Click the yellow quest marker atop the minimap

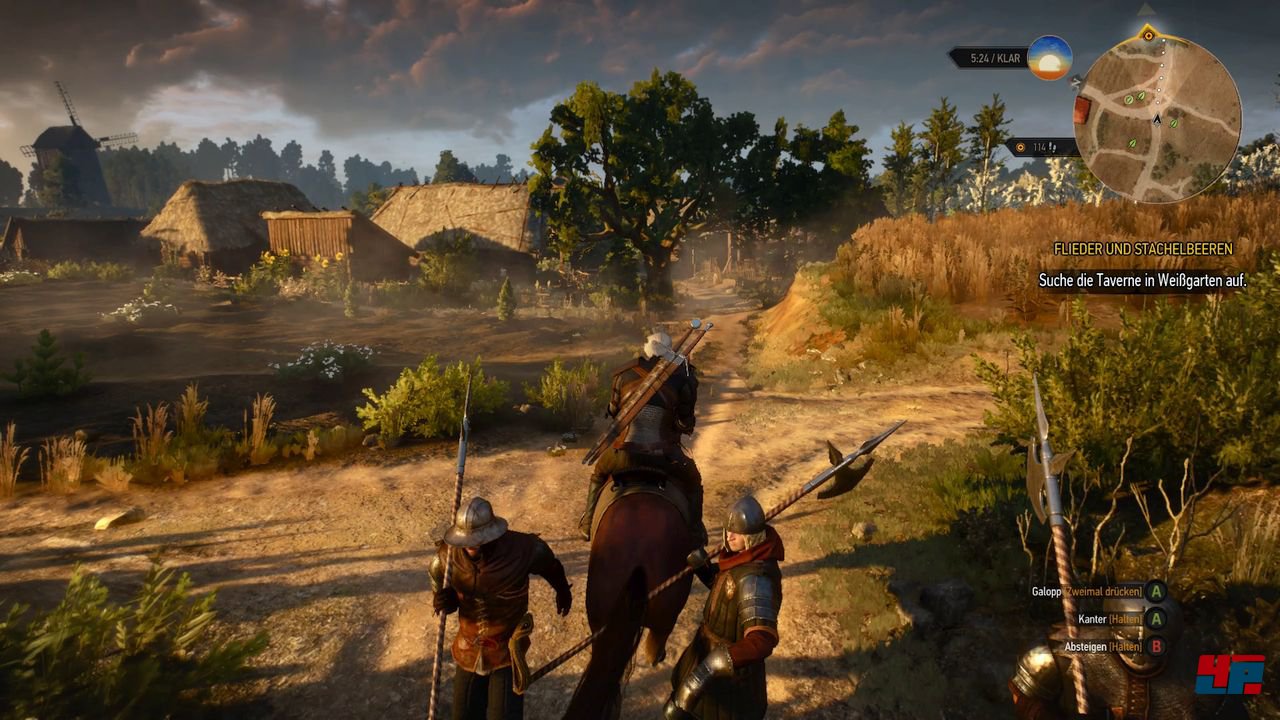1148,35
